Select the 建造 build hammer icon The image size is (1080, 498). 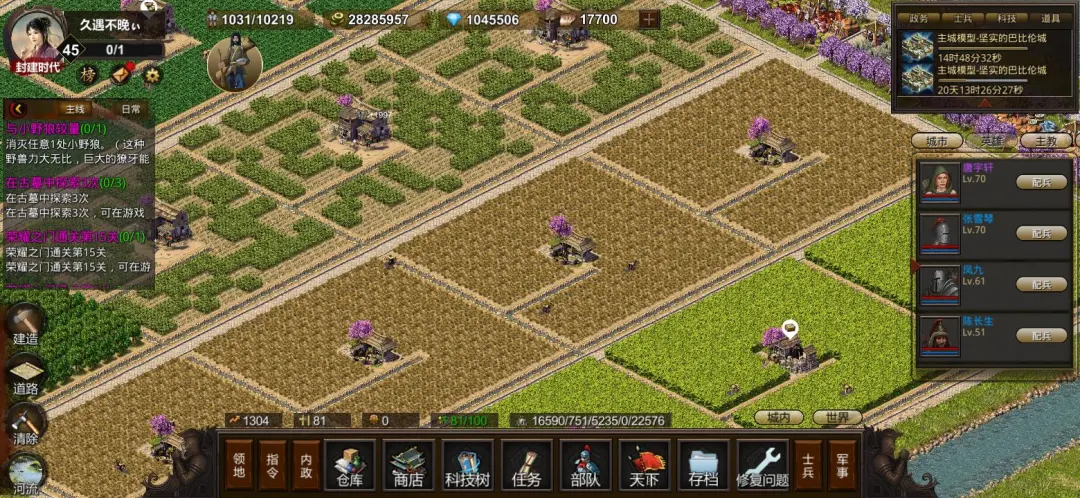[26, 327]
